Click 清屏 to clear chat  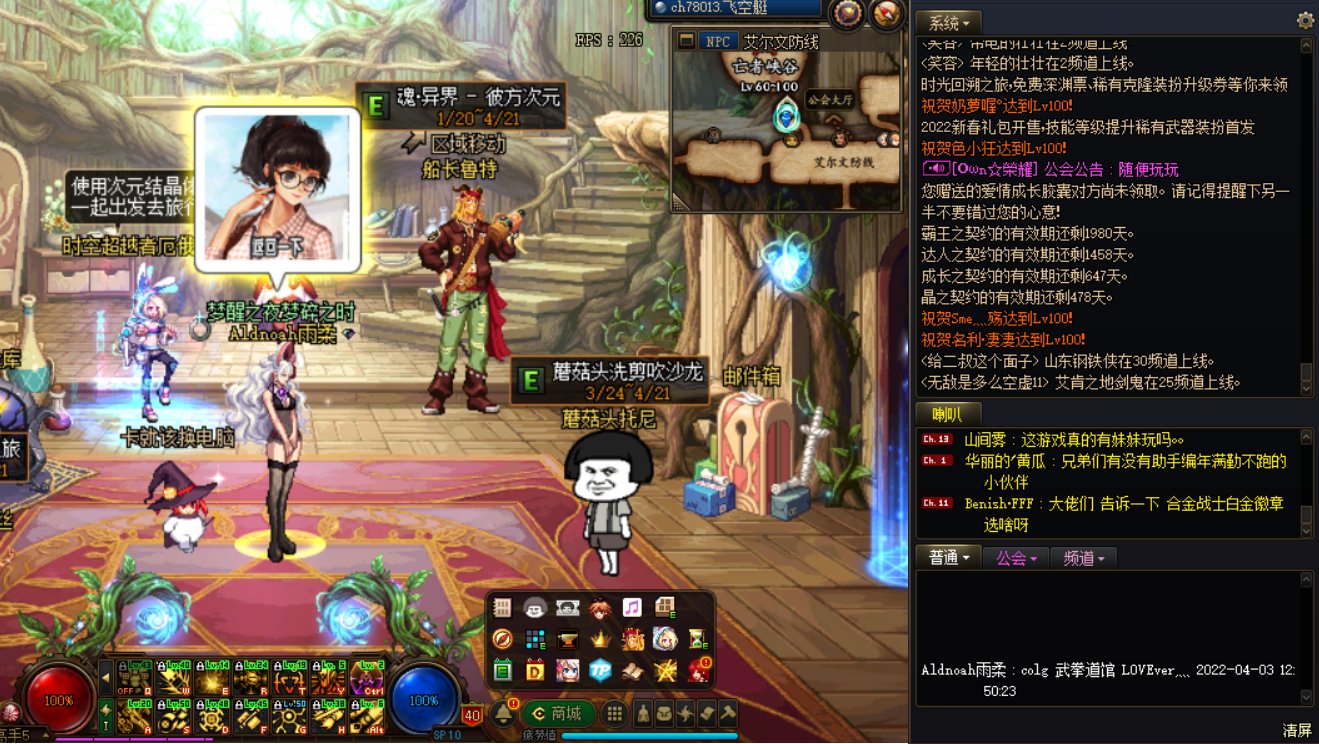(x=1296, y=730)
